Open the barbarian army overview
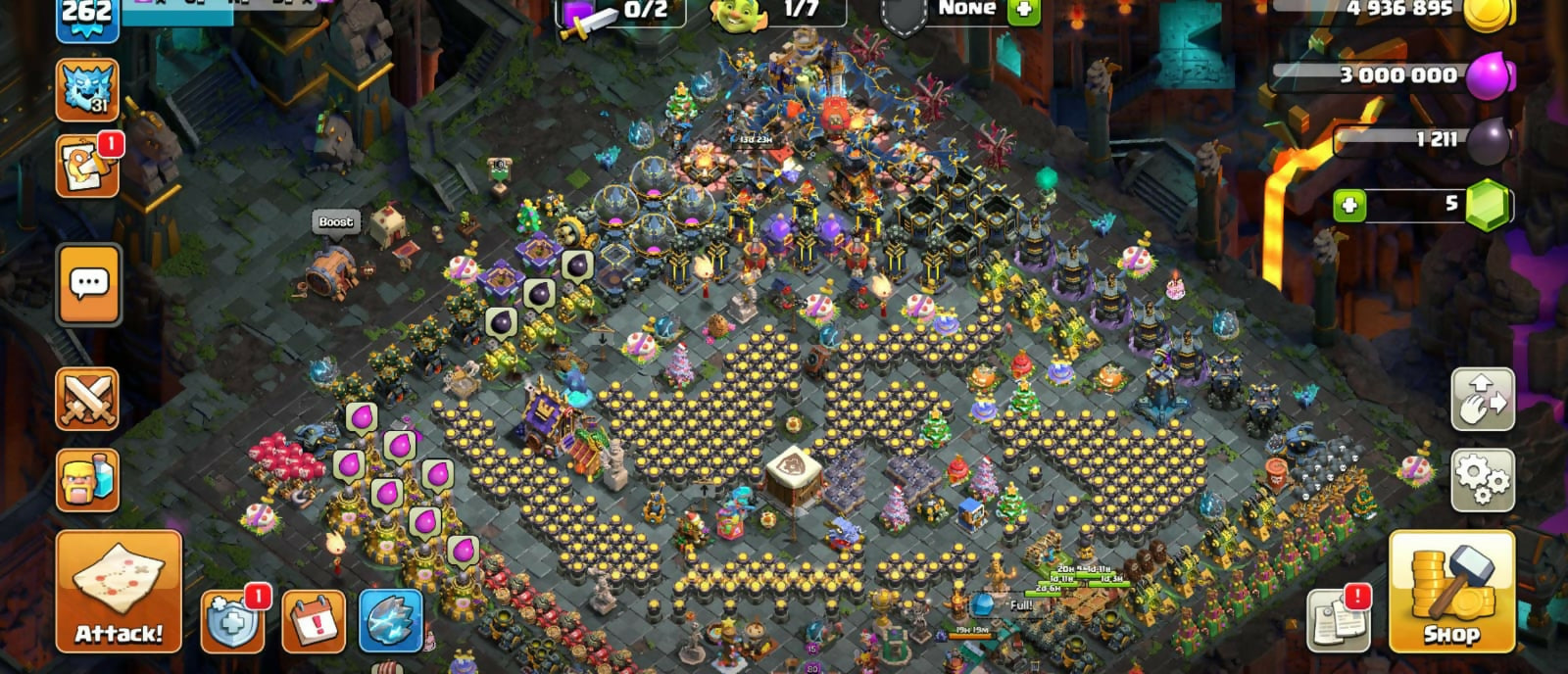Image resolution: width=1568 pixels, height=674 pixels. coord(87,480)
